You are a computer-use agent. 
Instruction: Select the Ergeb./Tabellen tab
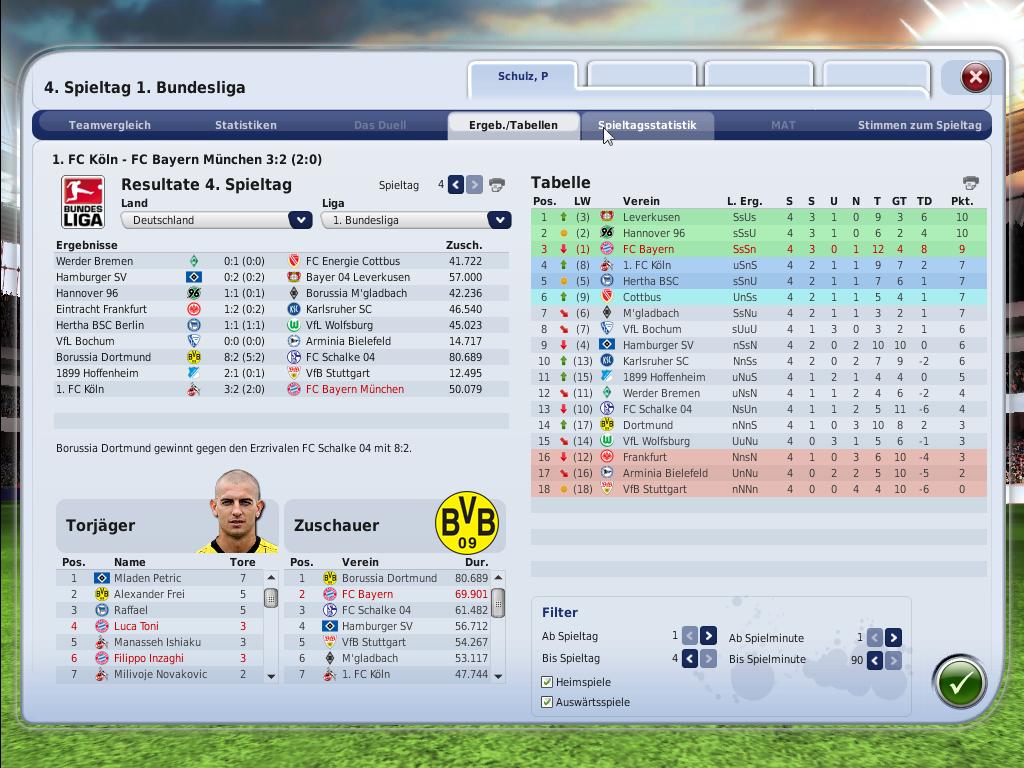point(513,125)
